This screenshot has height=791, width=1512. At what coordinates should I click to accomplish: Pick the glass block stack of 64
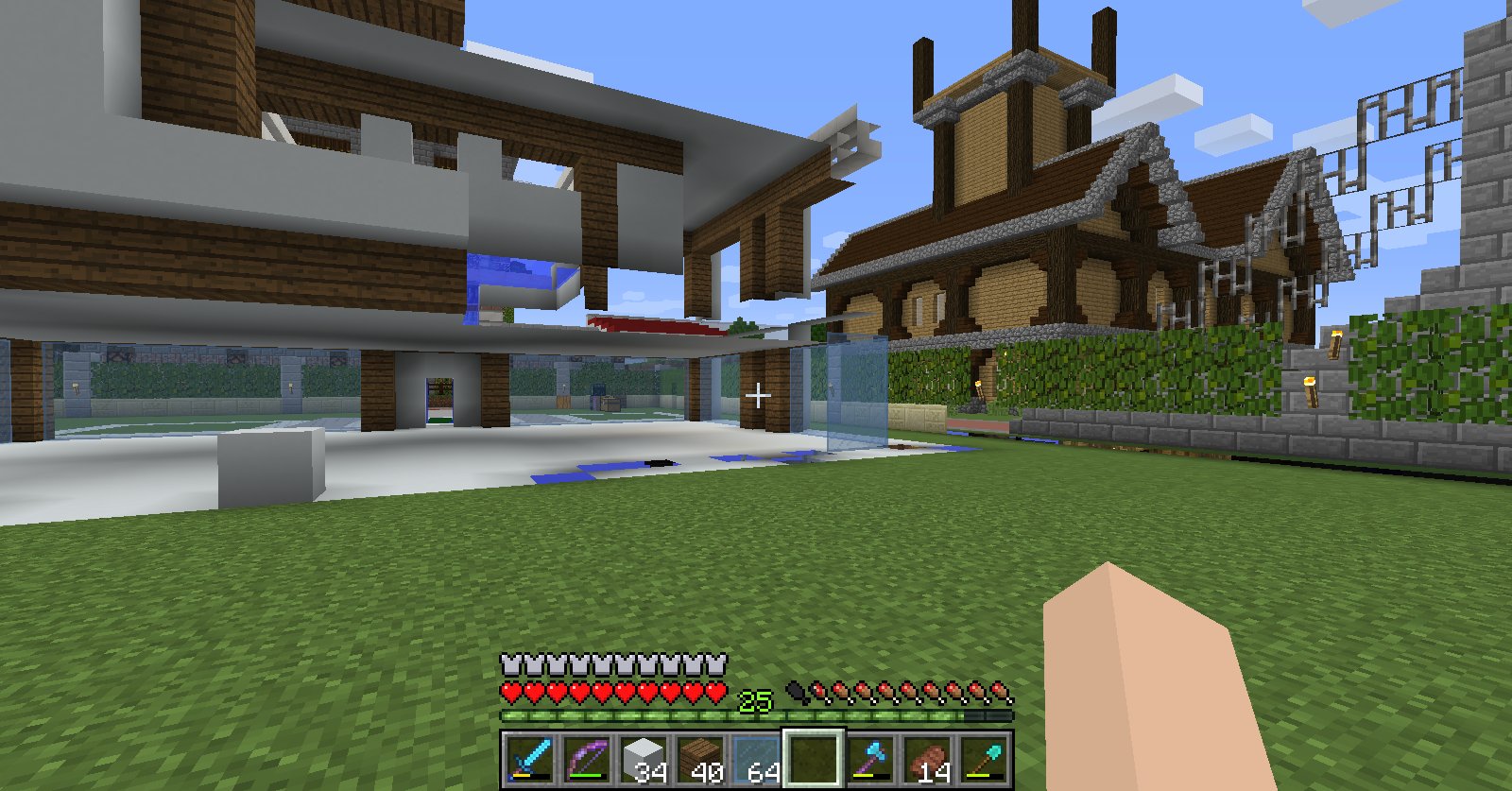click(757, 758)
